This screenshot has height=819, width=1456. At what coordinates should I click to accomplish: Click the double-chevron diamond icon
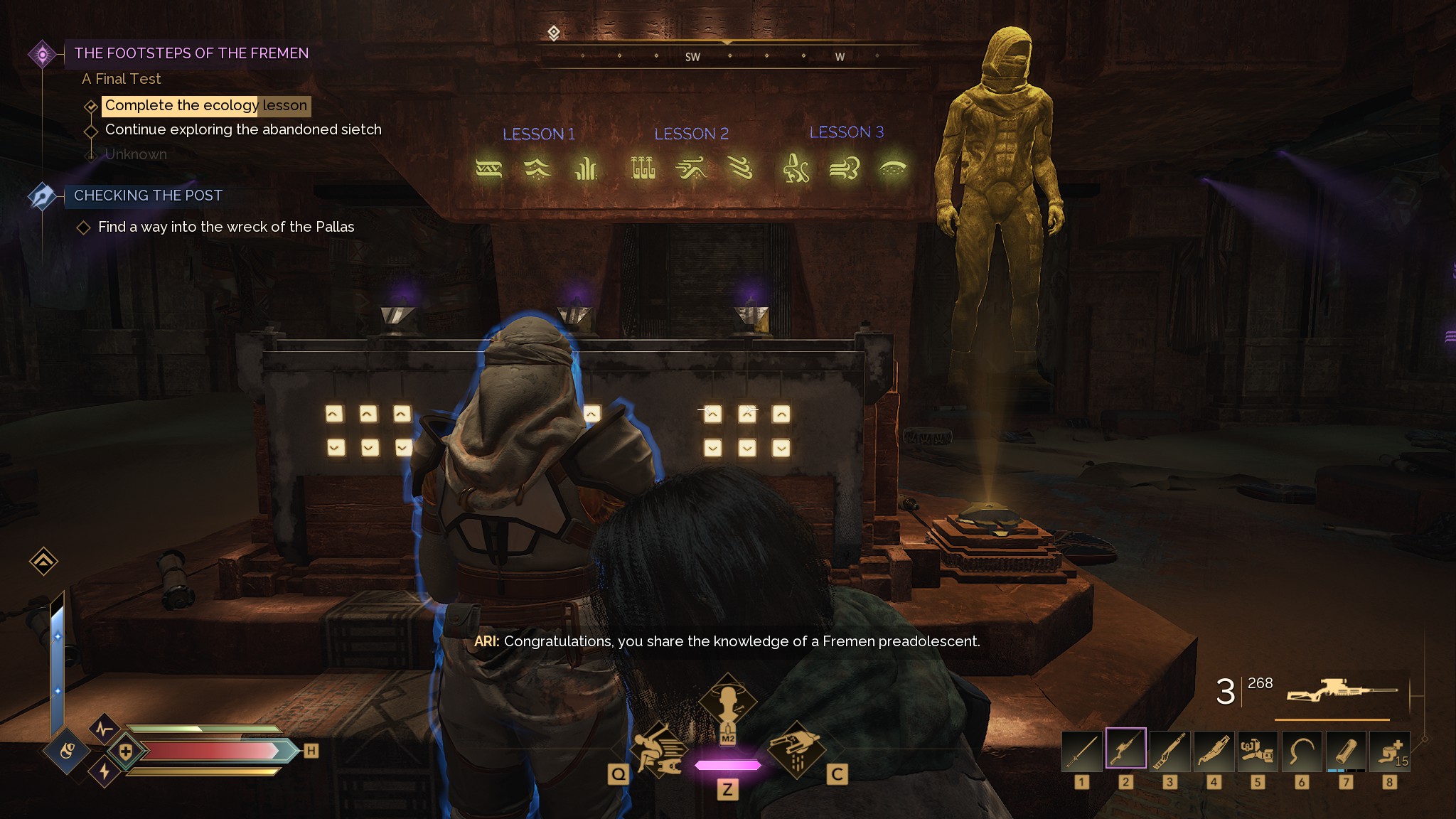pos(43,562)
